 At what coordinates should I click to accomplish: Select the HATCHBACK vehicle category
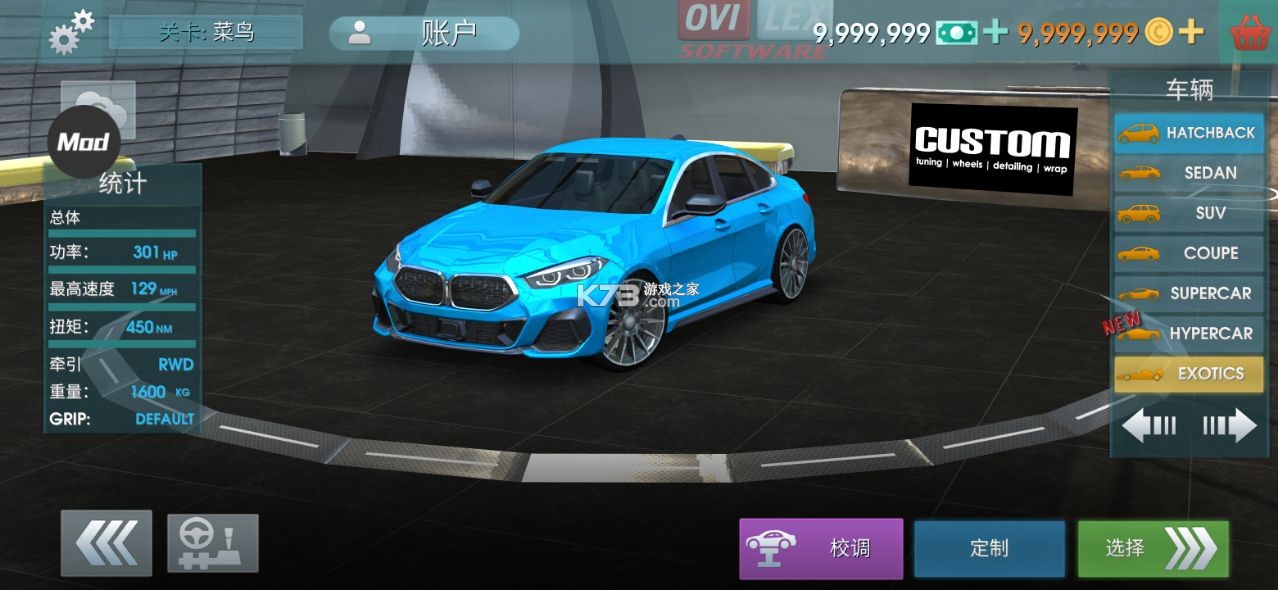pos(1189,133)
